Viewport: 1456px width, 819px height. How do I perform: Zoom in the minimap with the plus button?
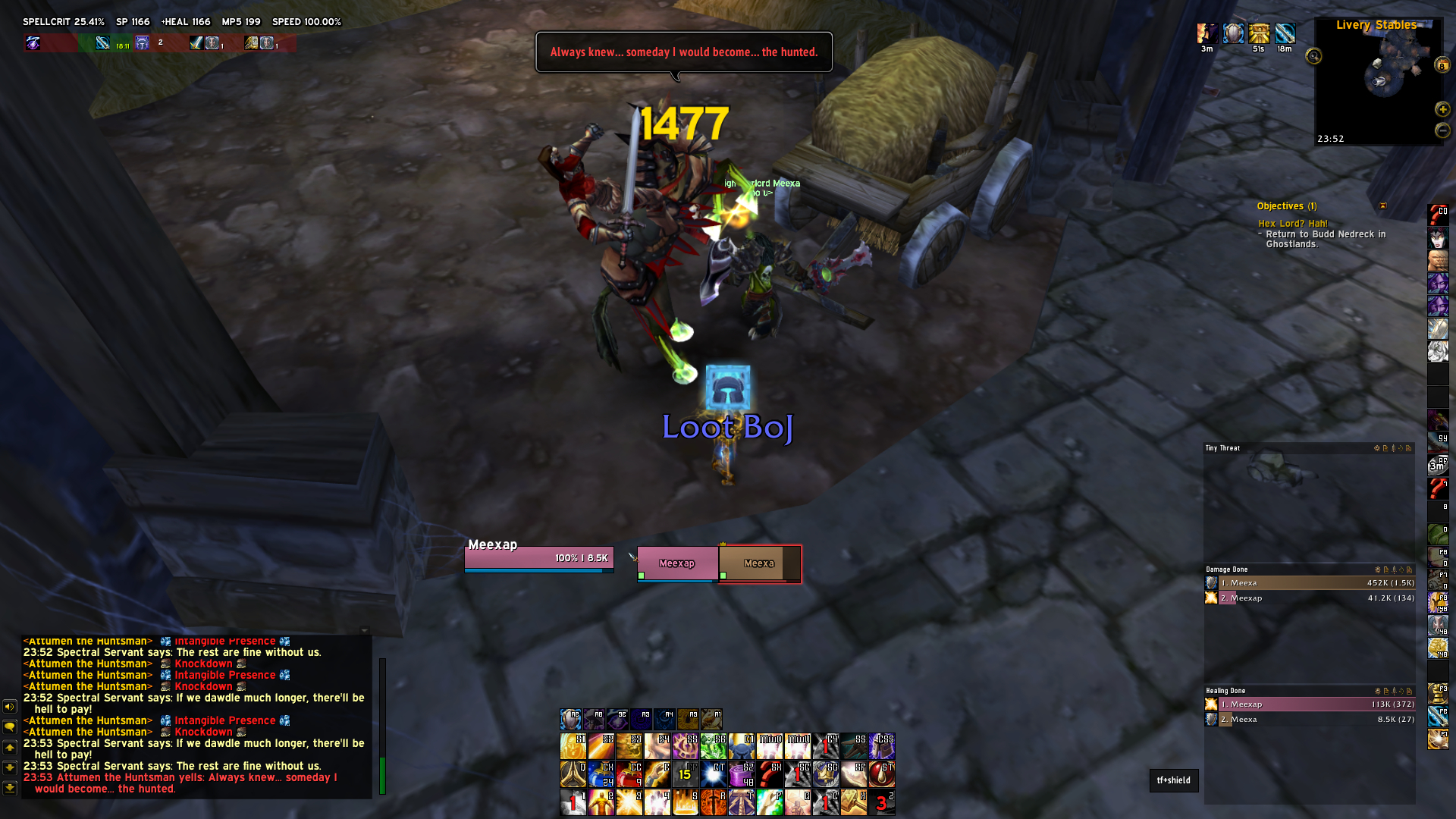pos(1442,109)
